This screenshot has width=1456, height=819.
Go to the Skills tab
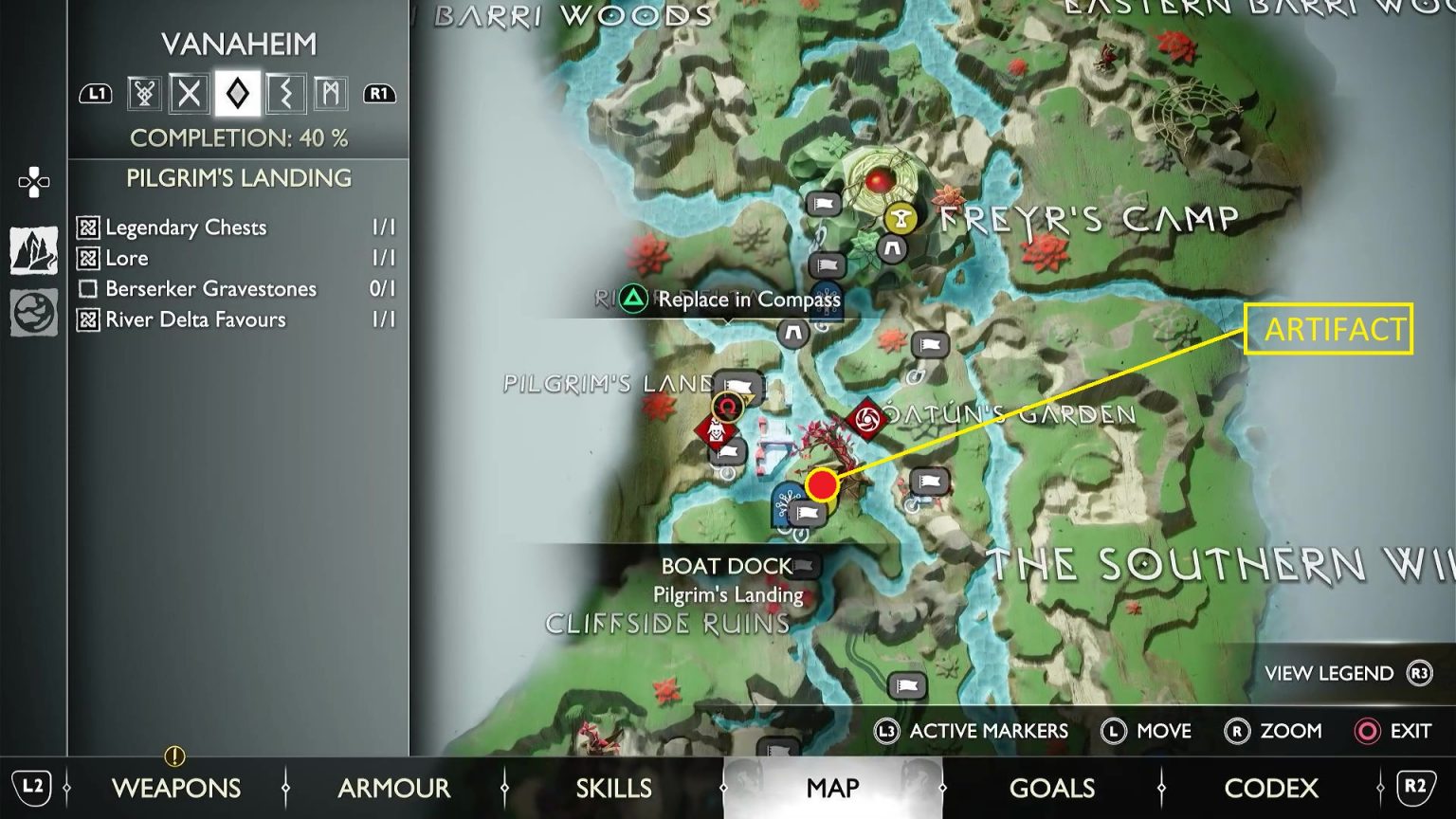[x=613, y=787]
